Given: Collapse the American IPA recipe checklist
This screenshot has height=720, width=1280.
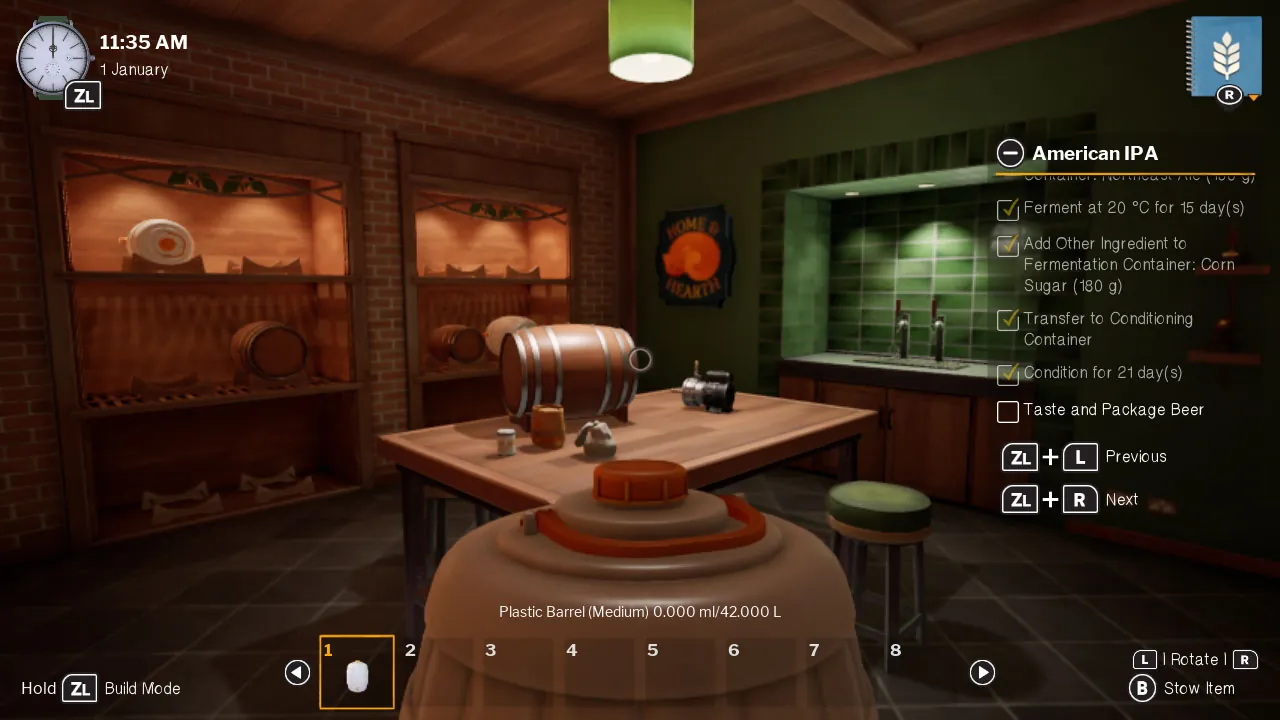Looking at the screenshot, I should click(1010, 153).
